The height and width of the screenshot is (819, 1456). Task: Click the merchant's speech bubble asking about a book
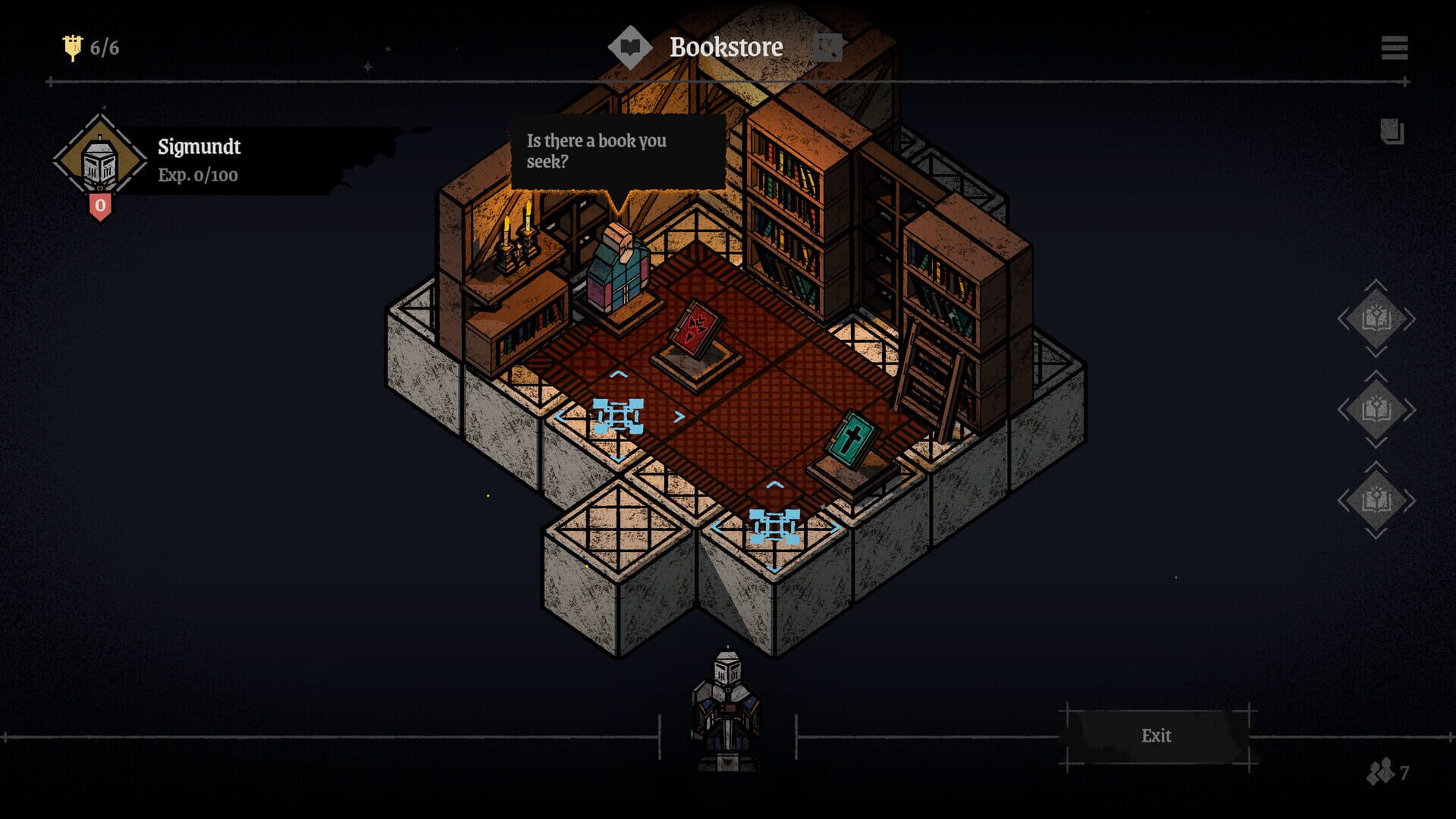coord(614,152)
